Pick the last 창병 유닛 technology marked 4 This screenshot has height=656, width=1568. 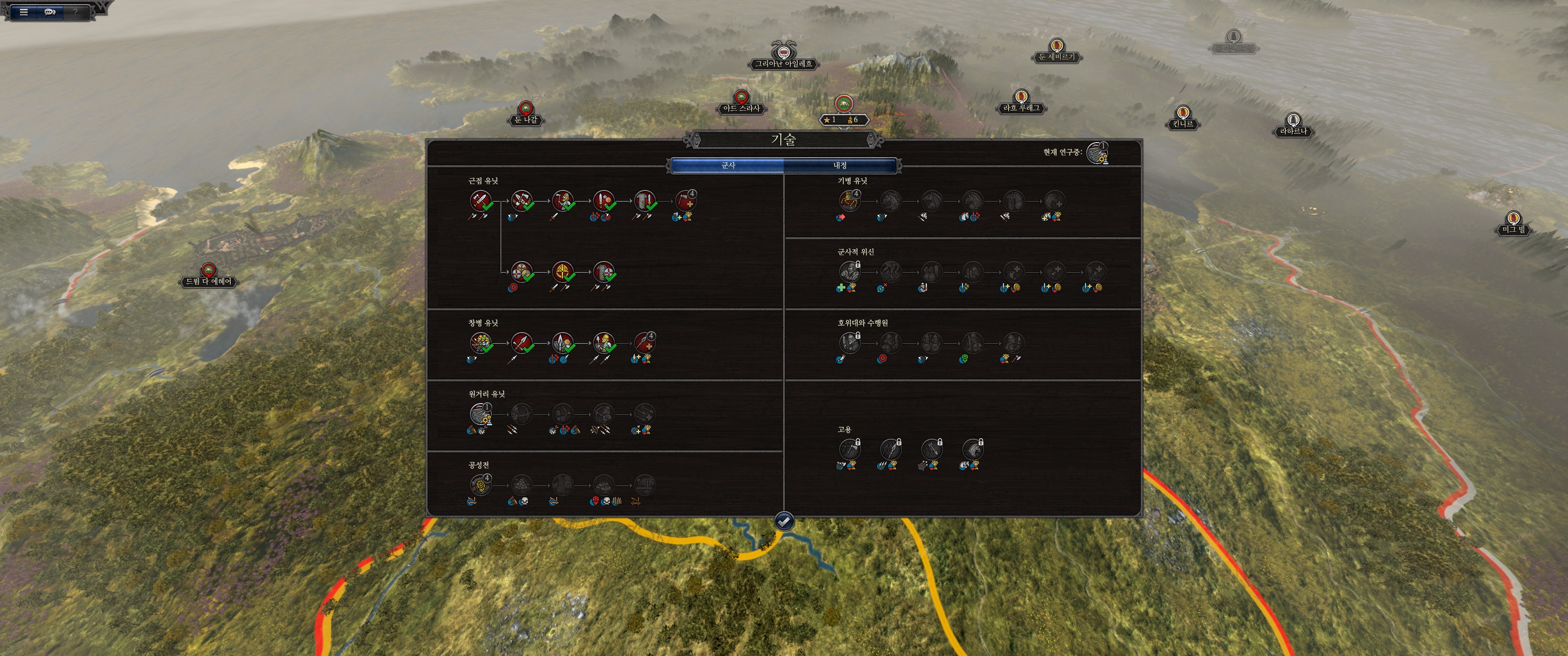point(645,343)
